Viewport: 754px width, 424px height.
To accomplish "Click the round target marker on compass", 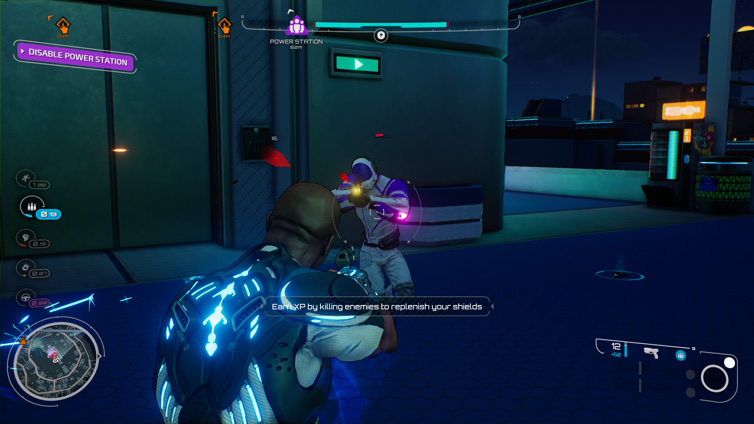I will coord(381,36).
